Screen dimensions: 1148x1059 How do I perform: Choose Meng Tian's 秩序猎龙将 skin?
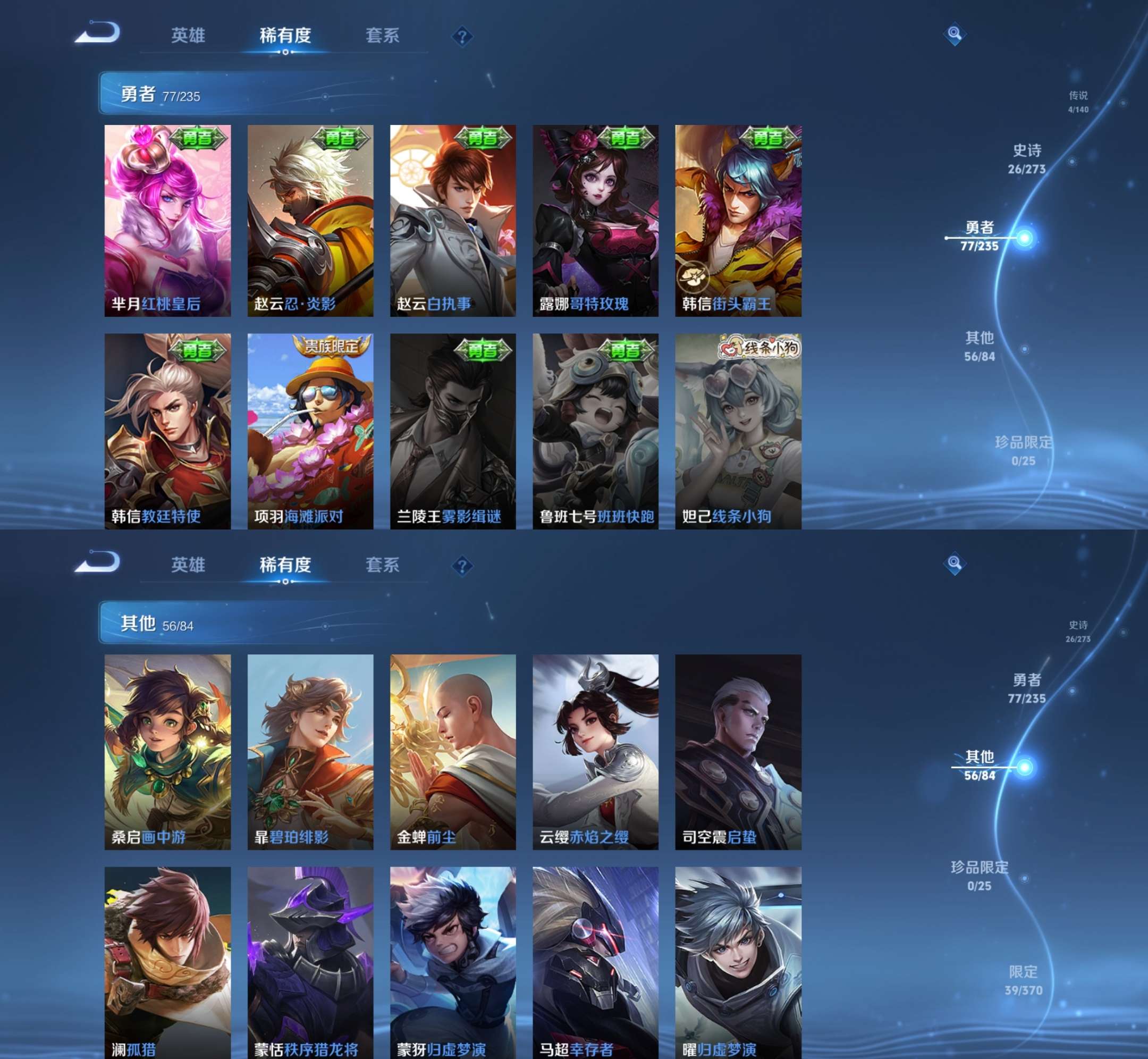(310, 963)
